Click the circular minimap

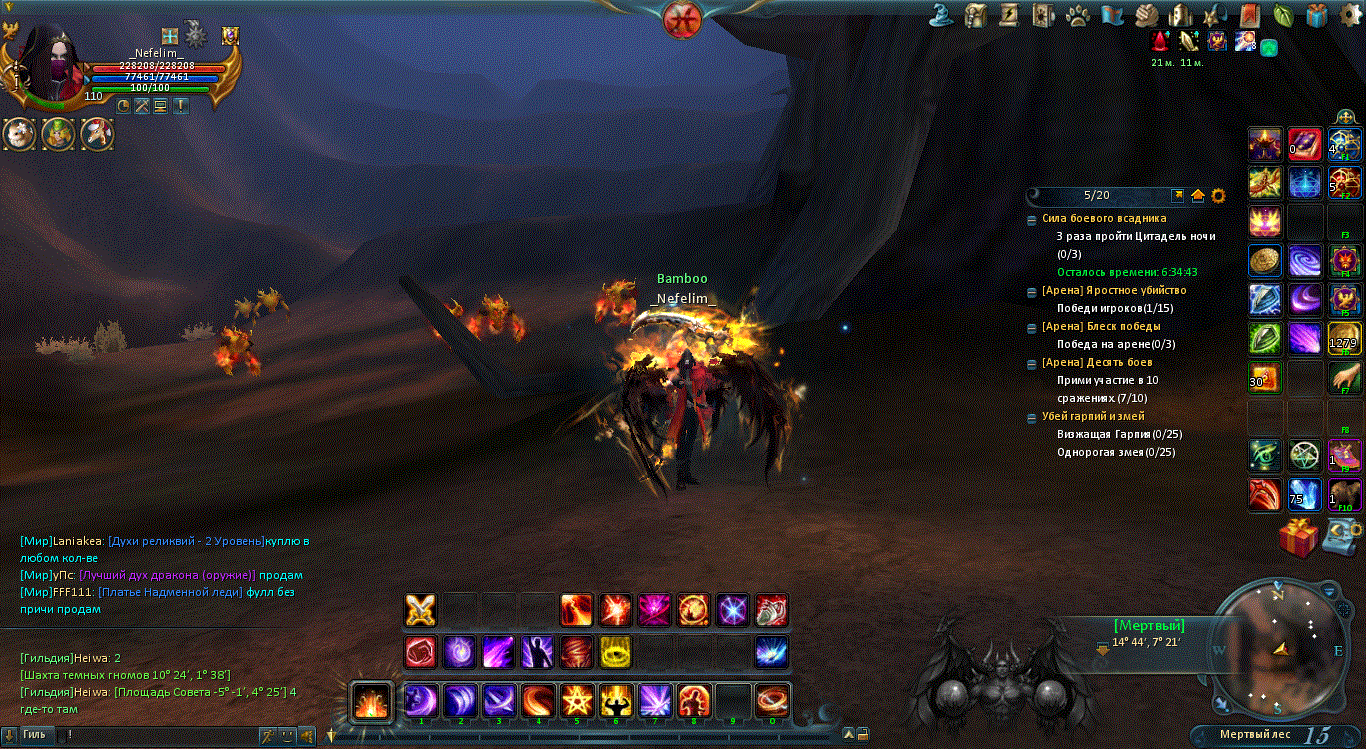1281,650
